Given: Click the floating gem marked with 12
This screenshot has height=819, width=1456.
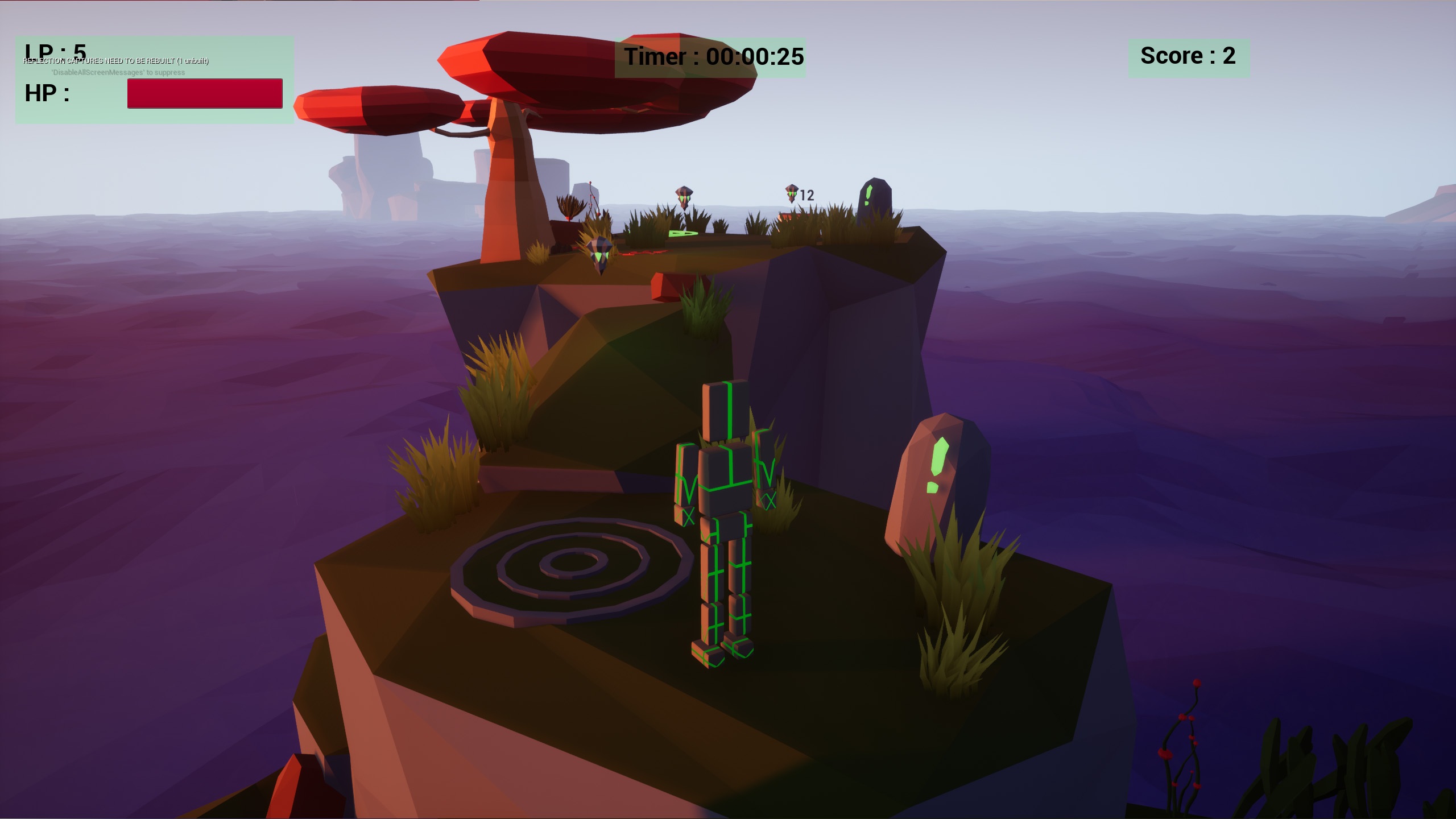Looking at the screenshot, I should (792, 192).
